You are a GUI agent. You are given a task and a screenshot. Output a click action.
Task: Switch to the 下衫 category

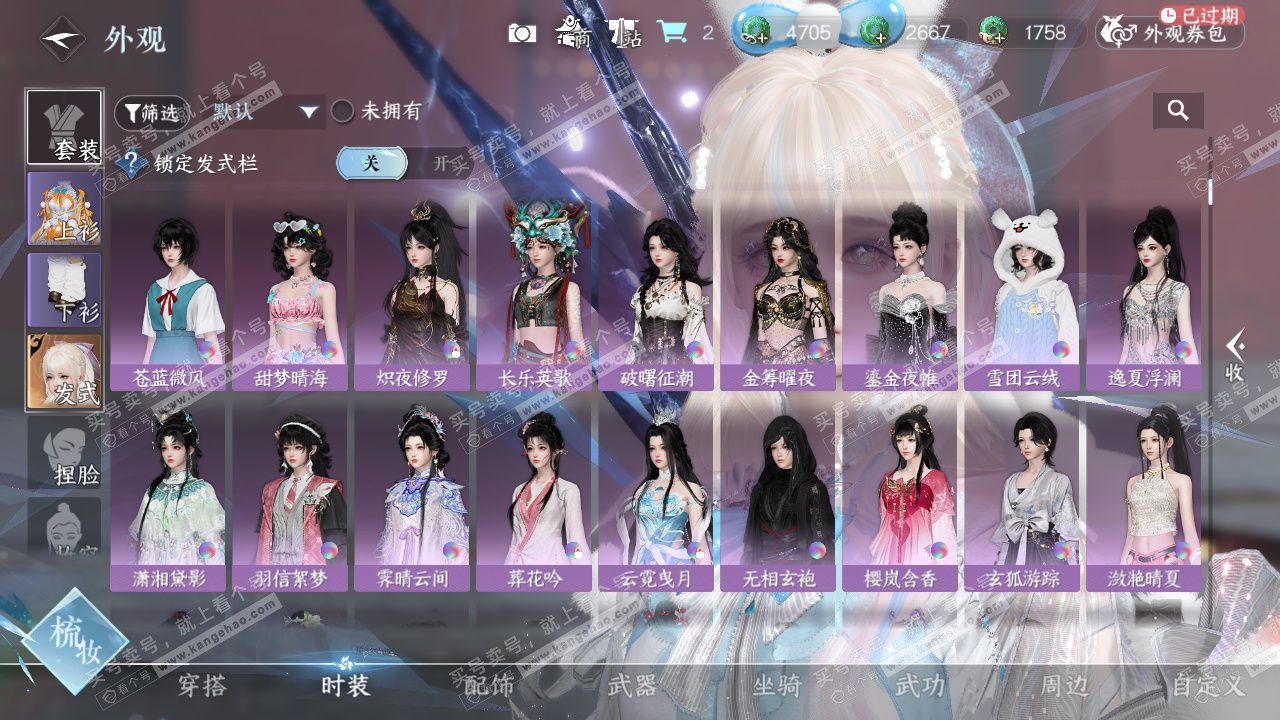64,290
